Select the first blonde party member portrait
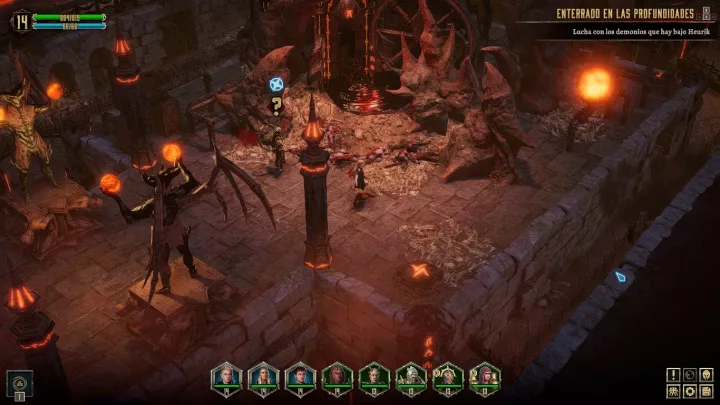This screenshot has height=405, width=720. (x=227, y=376)
